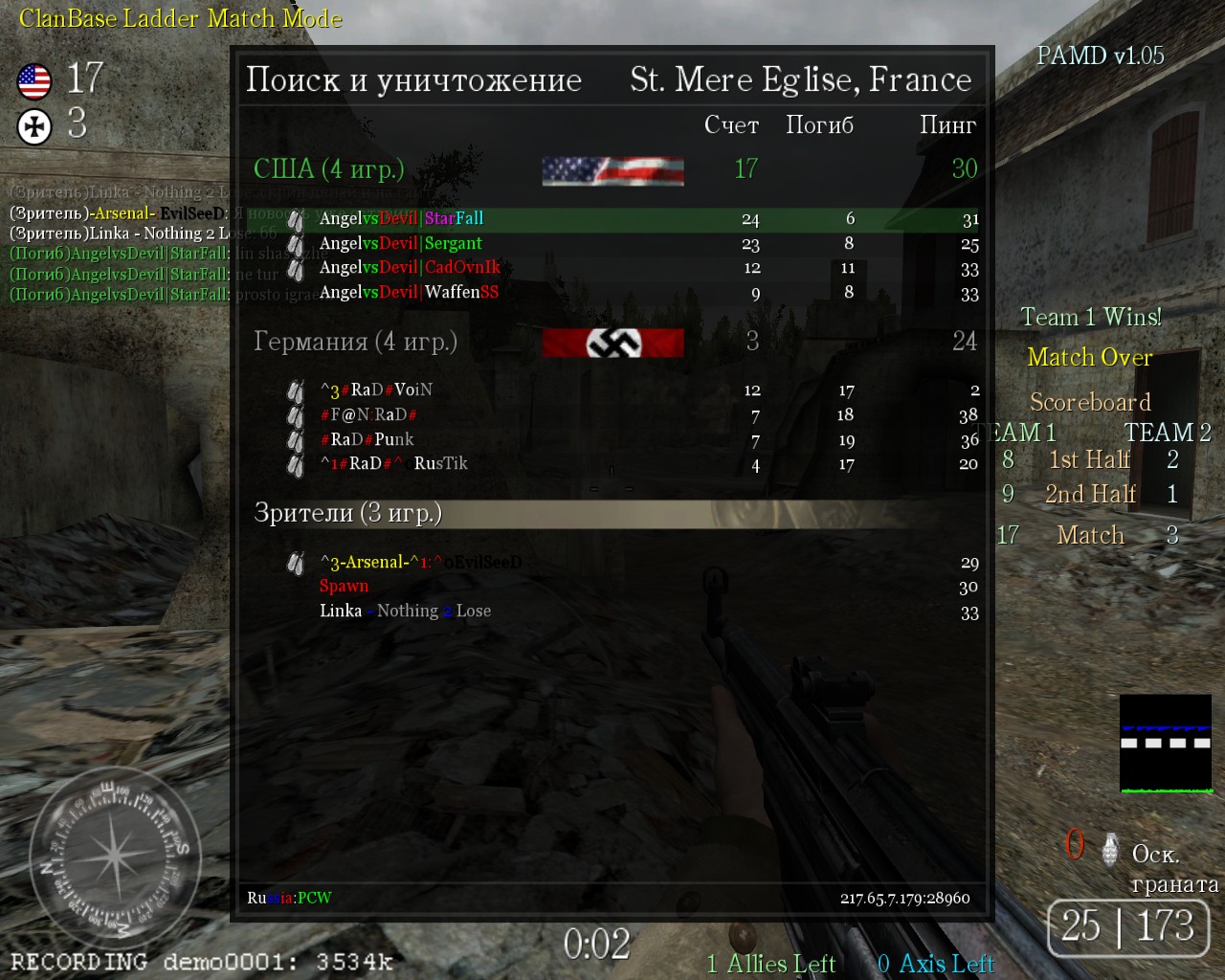The width and height of the screenshot is (1225, 980).
Task: Click the compass in the corner
Action: click(x=113, y=854)
